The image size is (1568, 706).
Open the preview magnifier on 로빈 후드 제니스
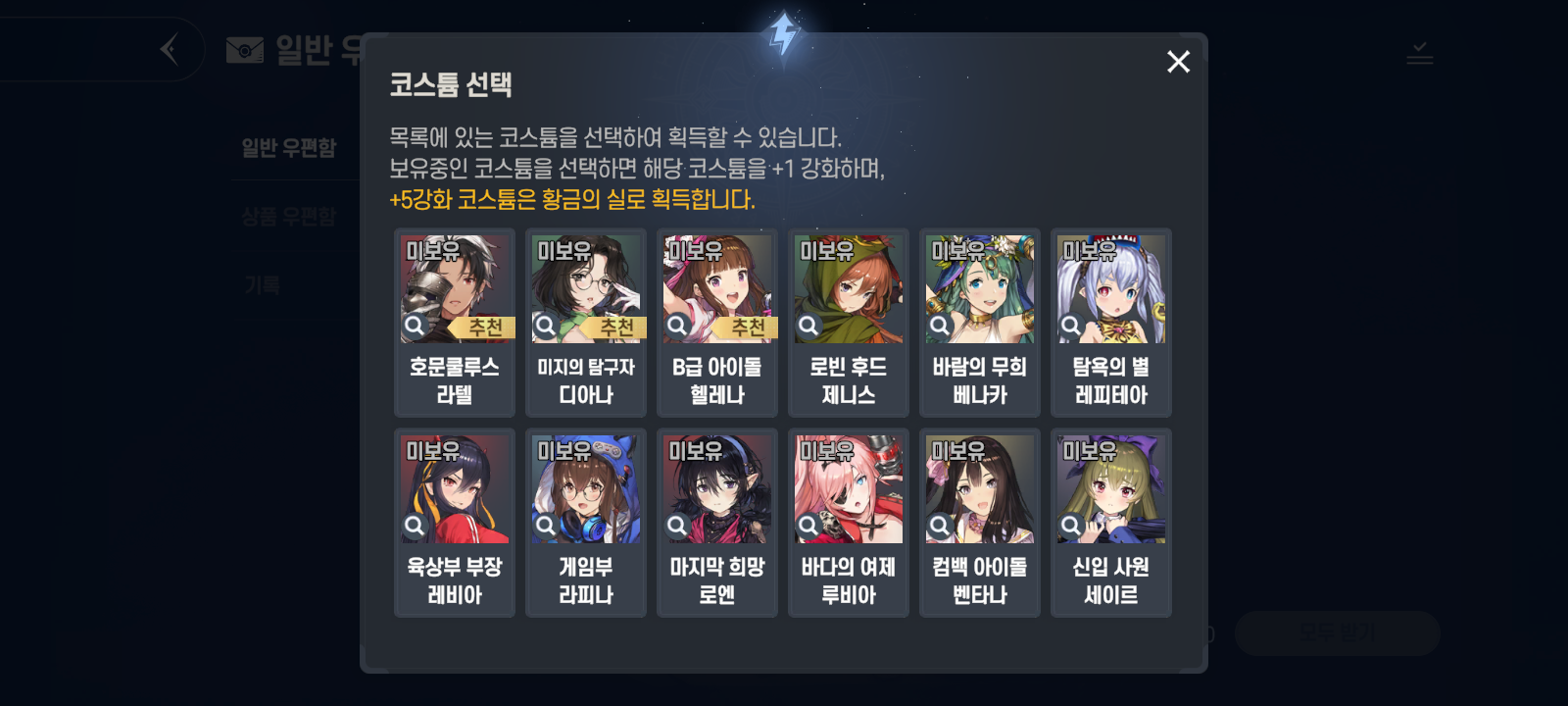(x=809, y=324)
